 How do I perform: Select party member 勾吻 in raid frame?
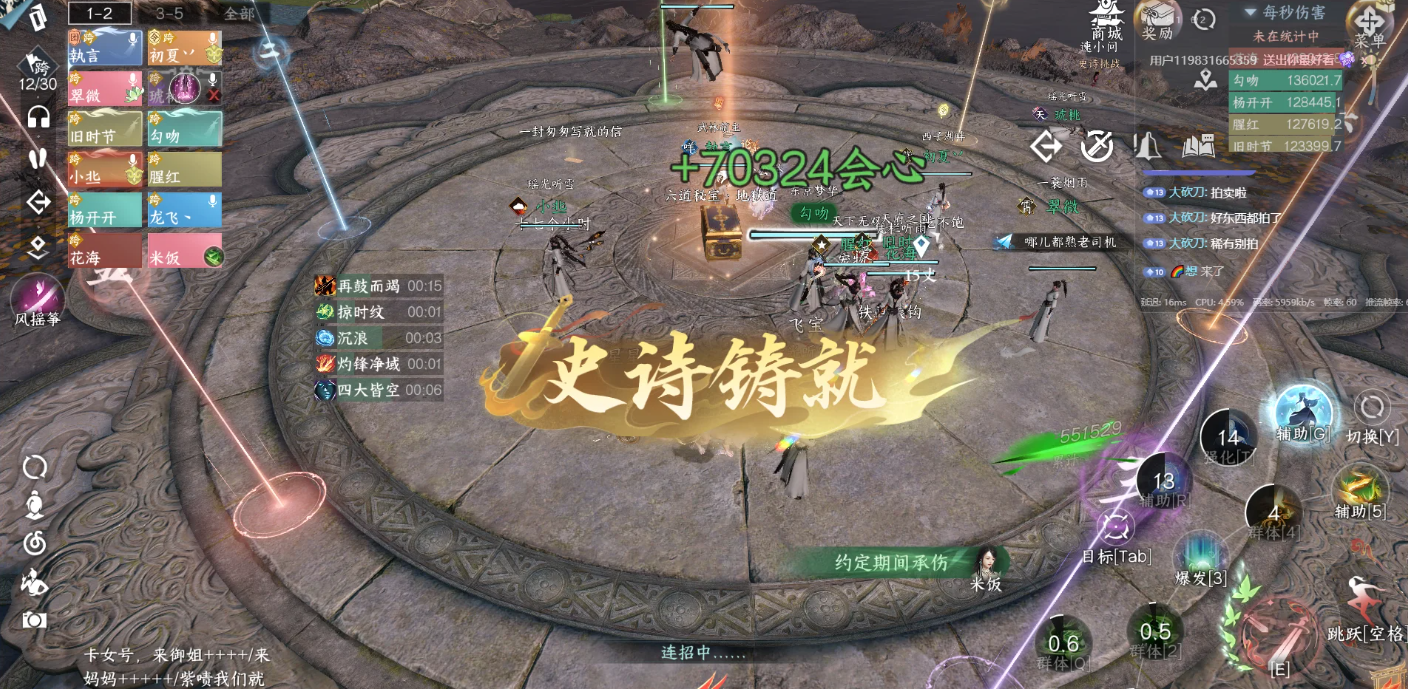pos(185,128)
